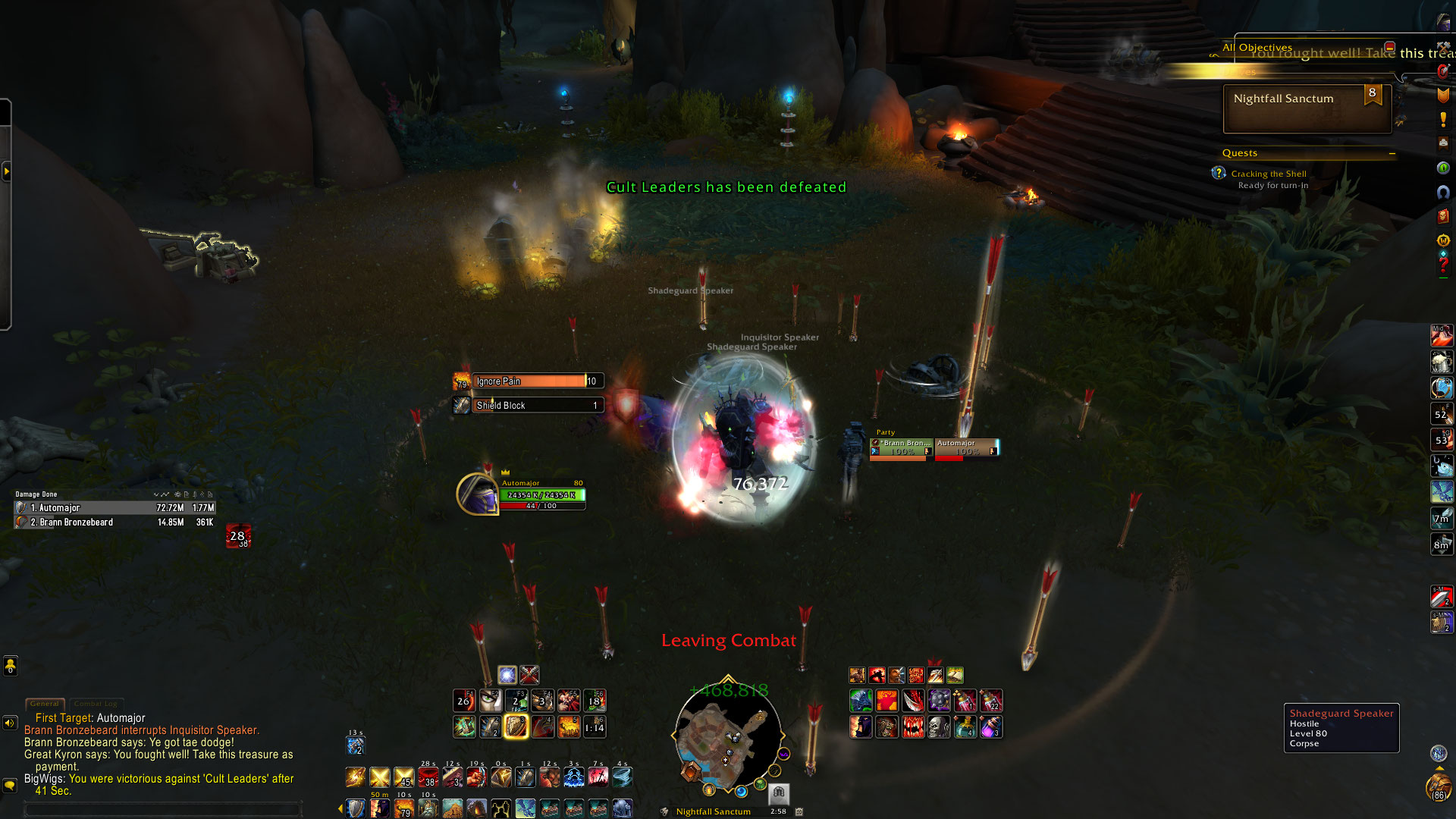Activate the highlighted shield ability on action bar

pos(516,726)
